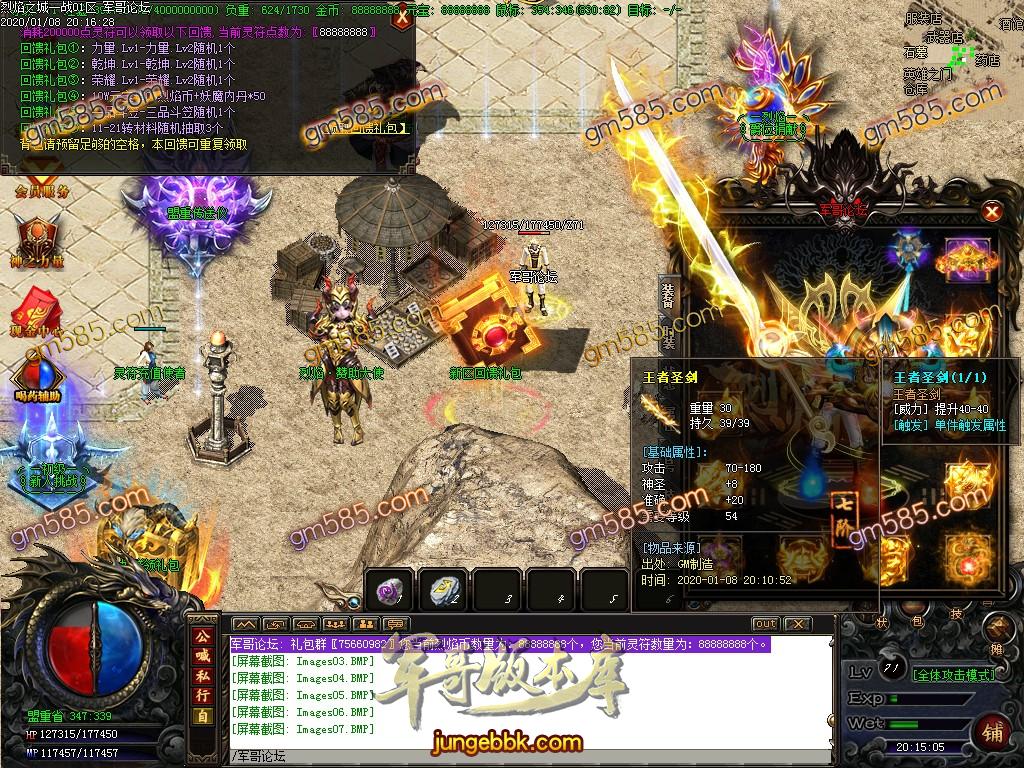The width and height of the screenshot is (1024, 768).
Task: Click the 'out' button above chat
Action: tap(765, 624)
